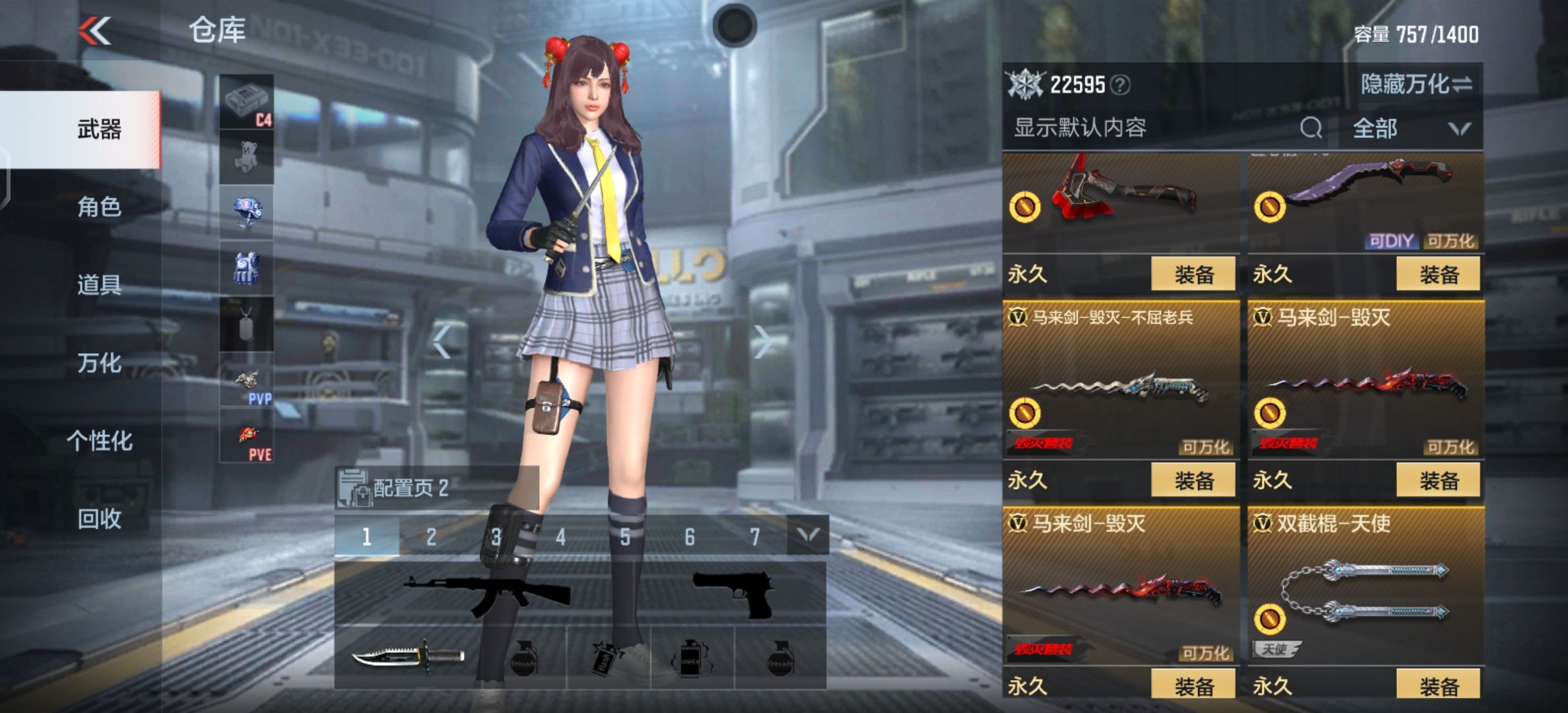The image size is (1568, 713).
Task: Choose the teddy bear charm slot
Action: coord(246,157)
